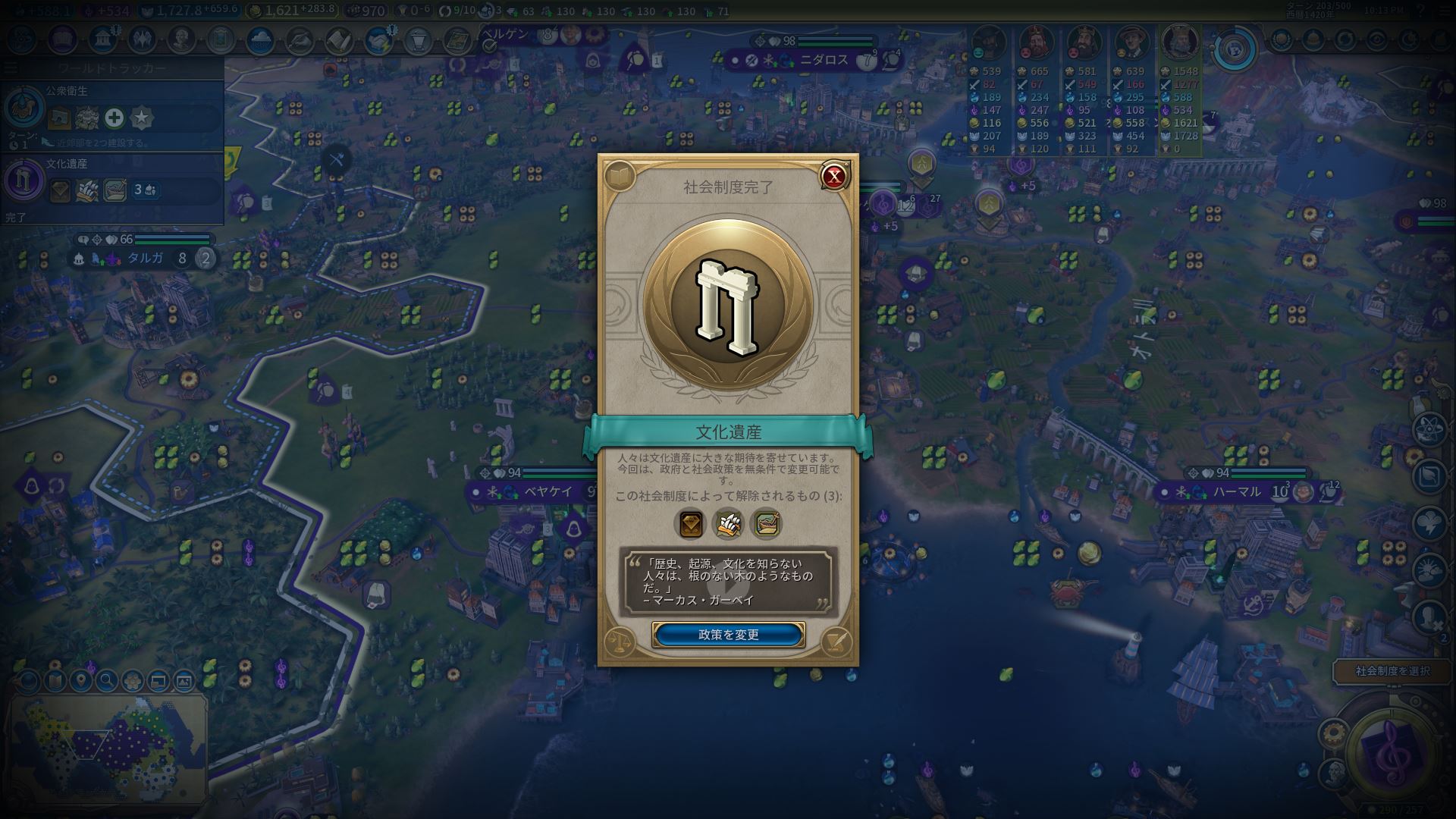This screenshot has width=1456, height=819.
Task: Select the ニダロス city banner
Action: coord(824,60)
